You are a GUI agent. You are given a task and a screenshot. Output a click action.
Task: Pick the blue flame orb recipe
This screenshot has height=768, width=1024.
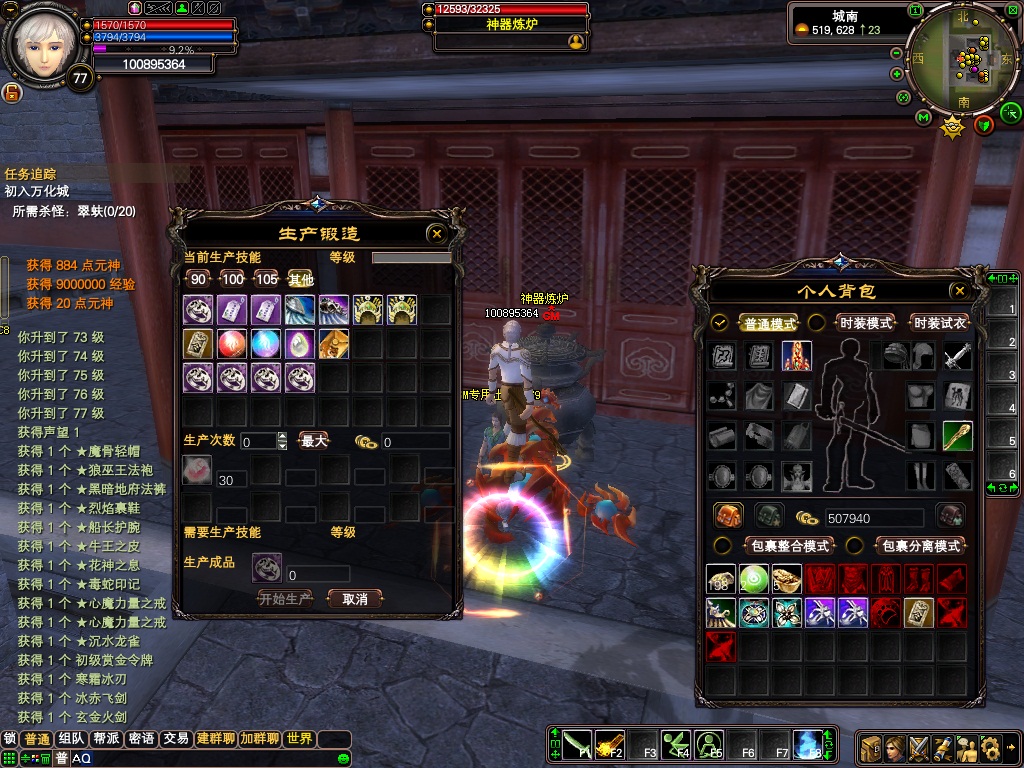click(266, 343)
